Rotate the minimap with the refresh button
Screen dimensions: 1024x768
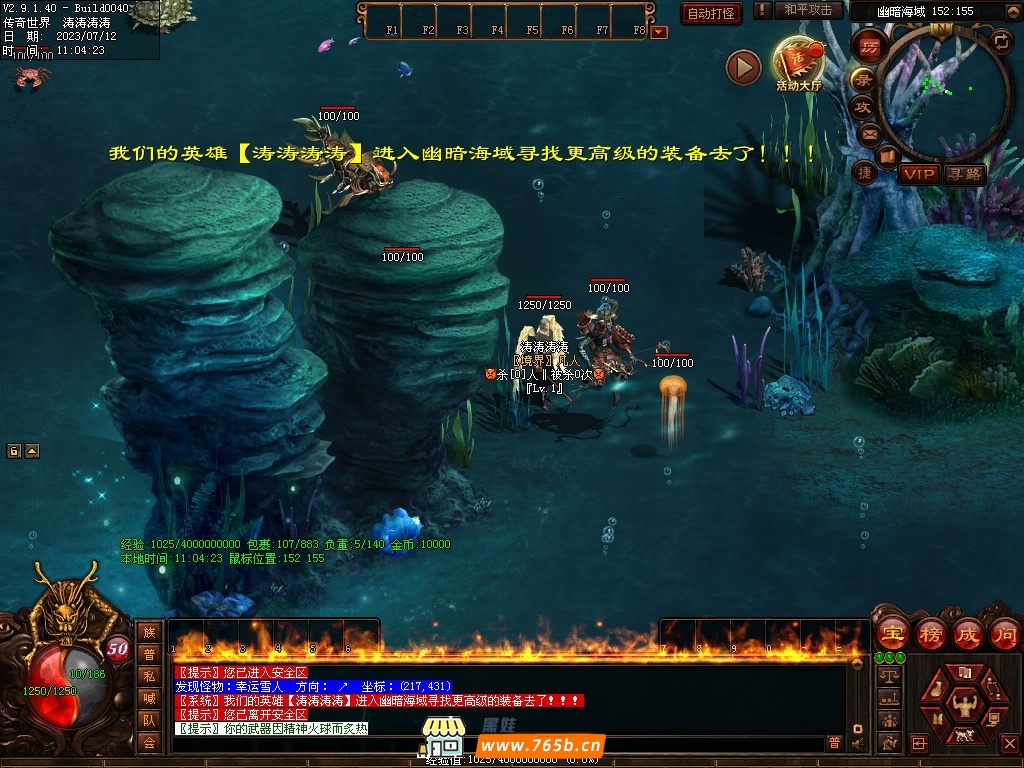coord(1001,41)
